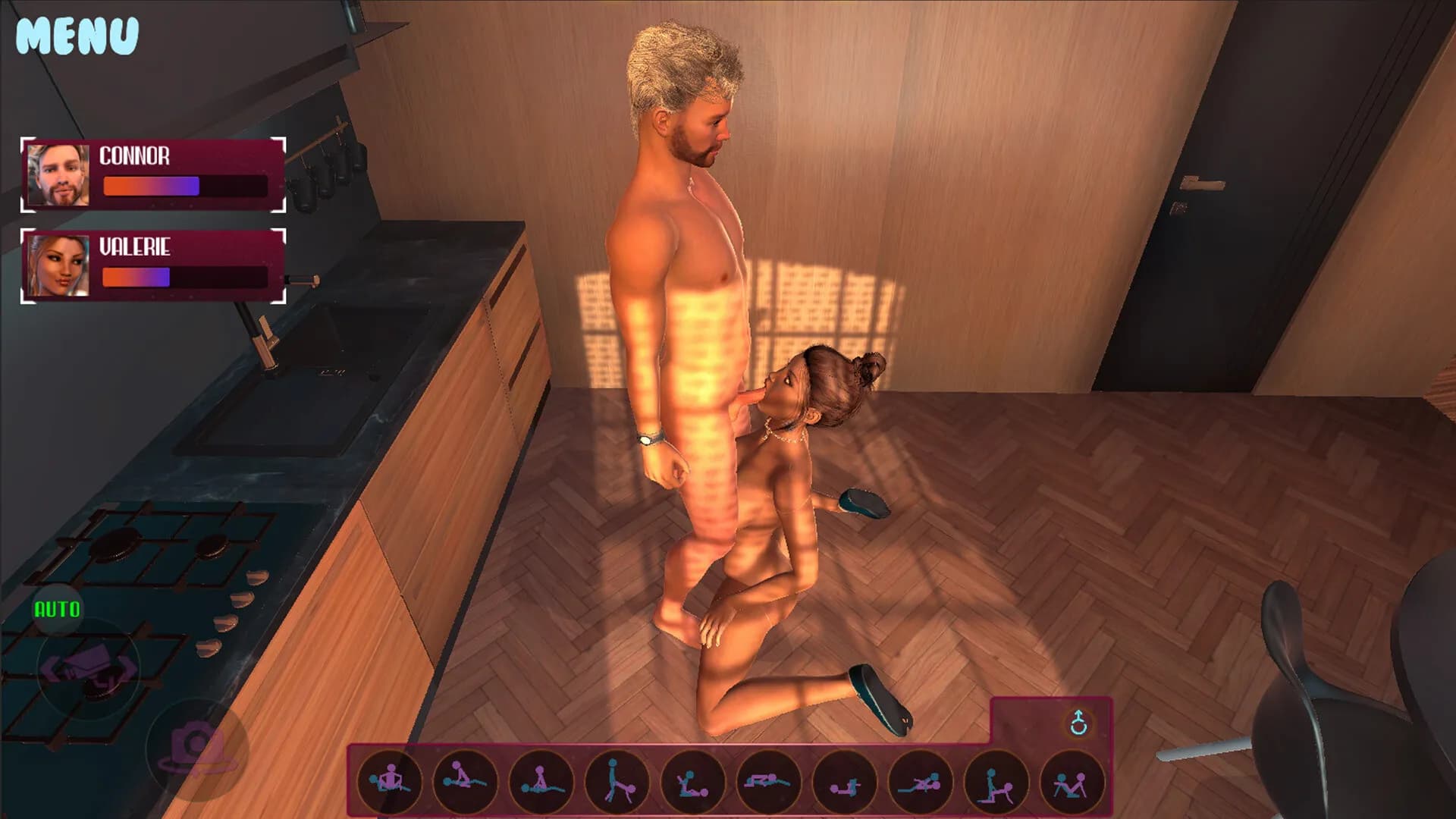This screenshot has width=1456, height=819.
Task: Open the MENU in the top-left corner
Action: pyautogui.click(x=76, y=34)
